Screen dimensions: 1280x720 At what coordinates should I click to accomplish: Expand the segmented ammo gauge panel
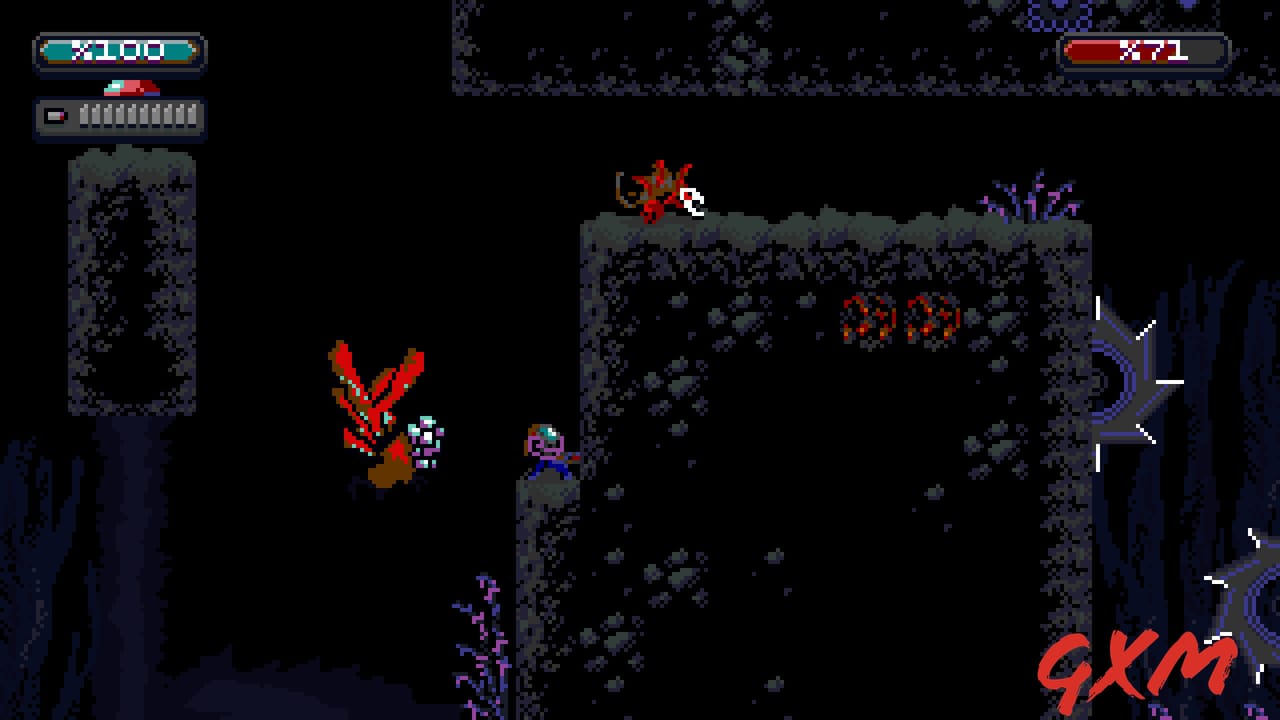[x=120, y=117]
